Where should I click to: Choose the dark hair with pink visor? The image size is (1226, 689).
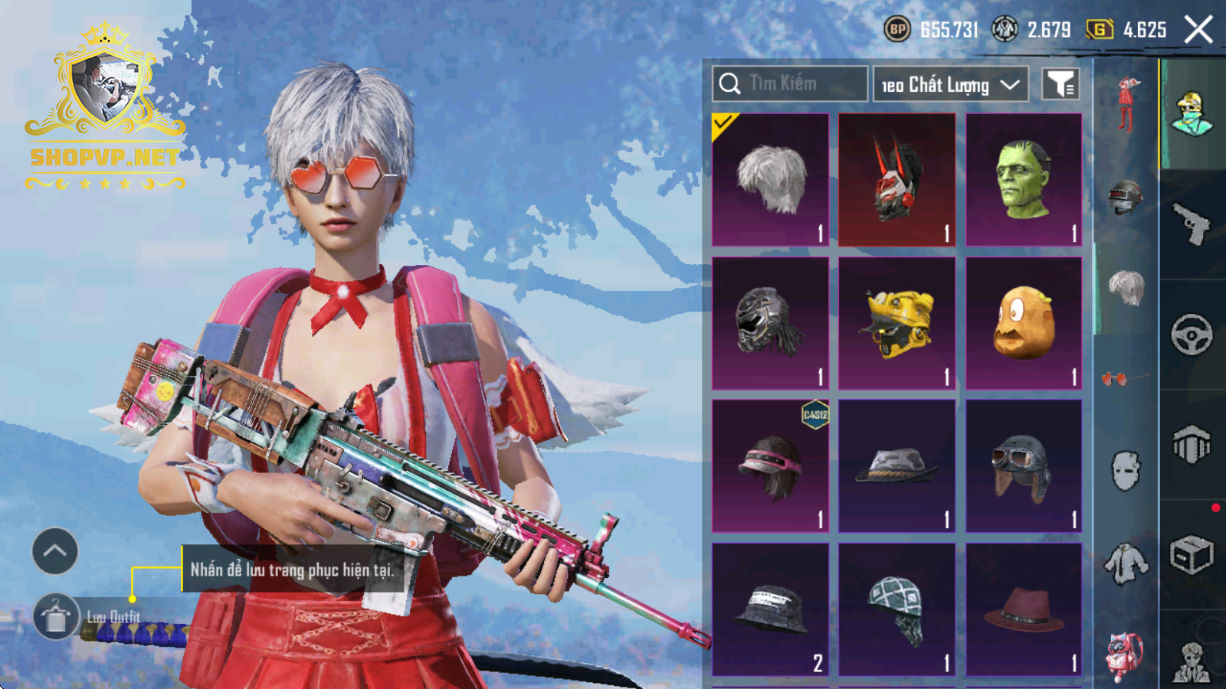point(770,466)
